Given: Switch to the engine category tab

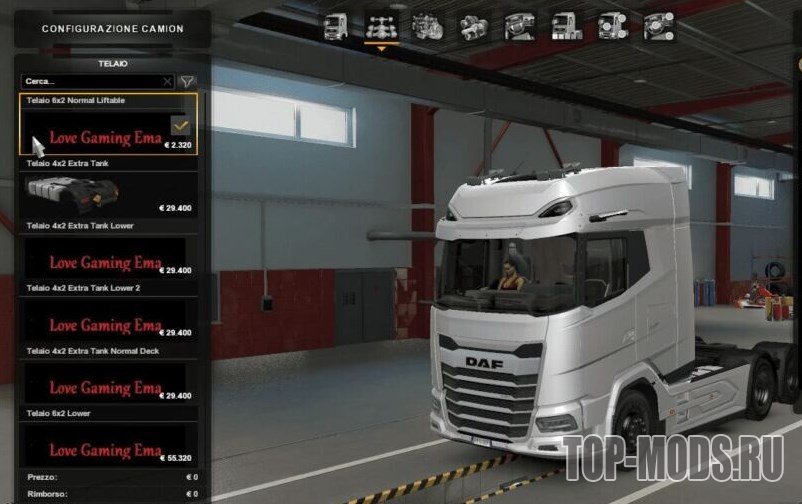Looking at the screenshot, I should [425, 28].
